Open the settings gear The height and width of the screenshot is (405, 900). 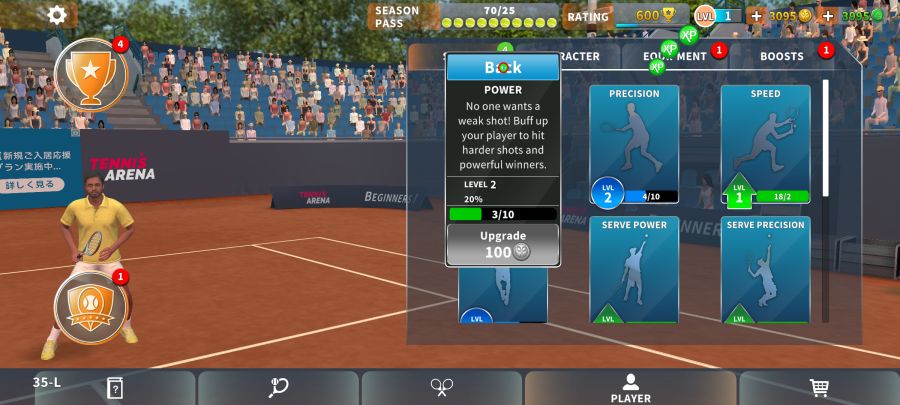[57, 15]
